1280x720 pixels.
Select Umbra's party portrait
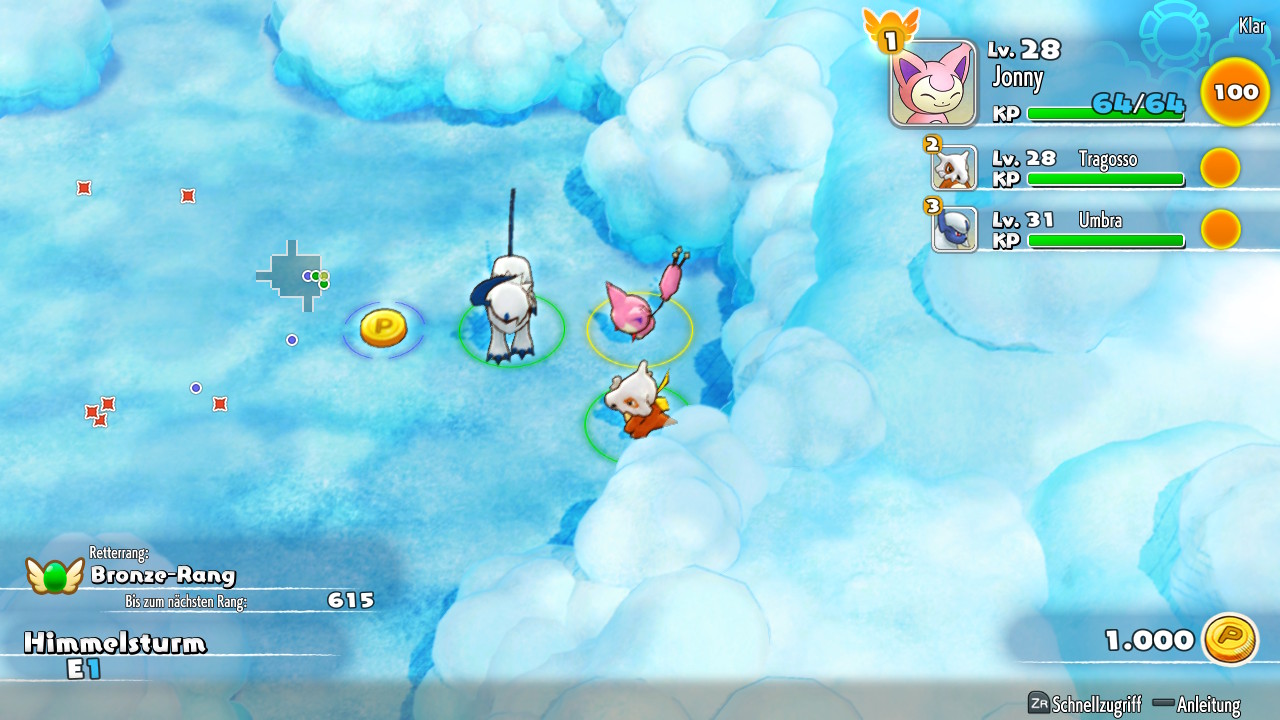954,229
